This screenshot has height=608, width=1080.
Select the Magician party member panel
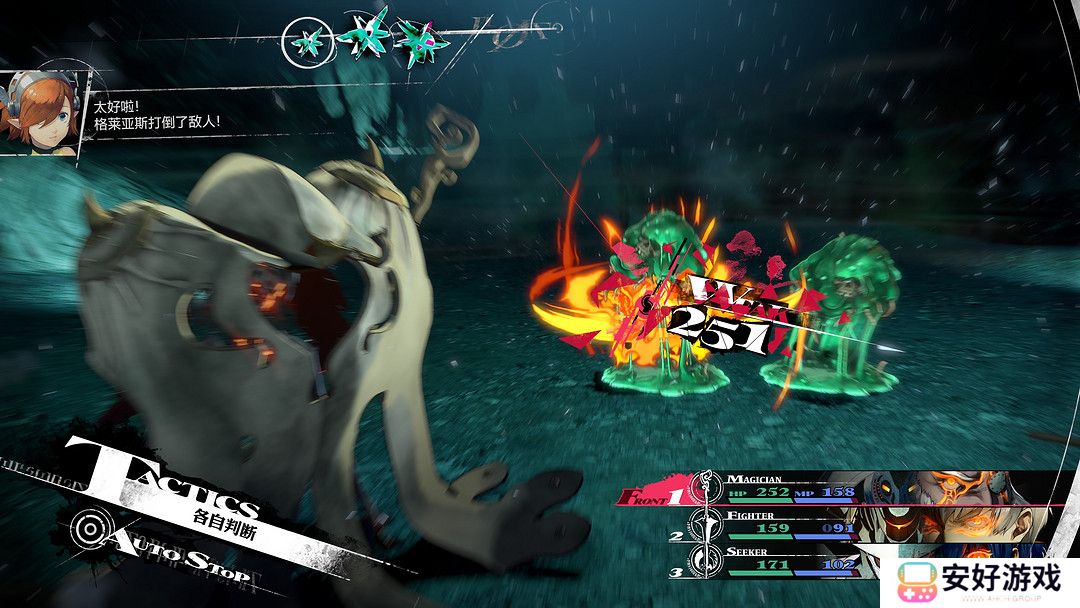780,486
